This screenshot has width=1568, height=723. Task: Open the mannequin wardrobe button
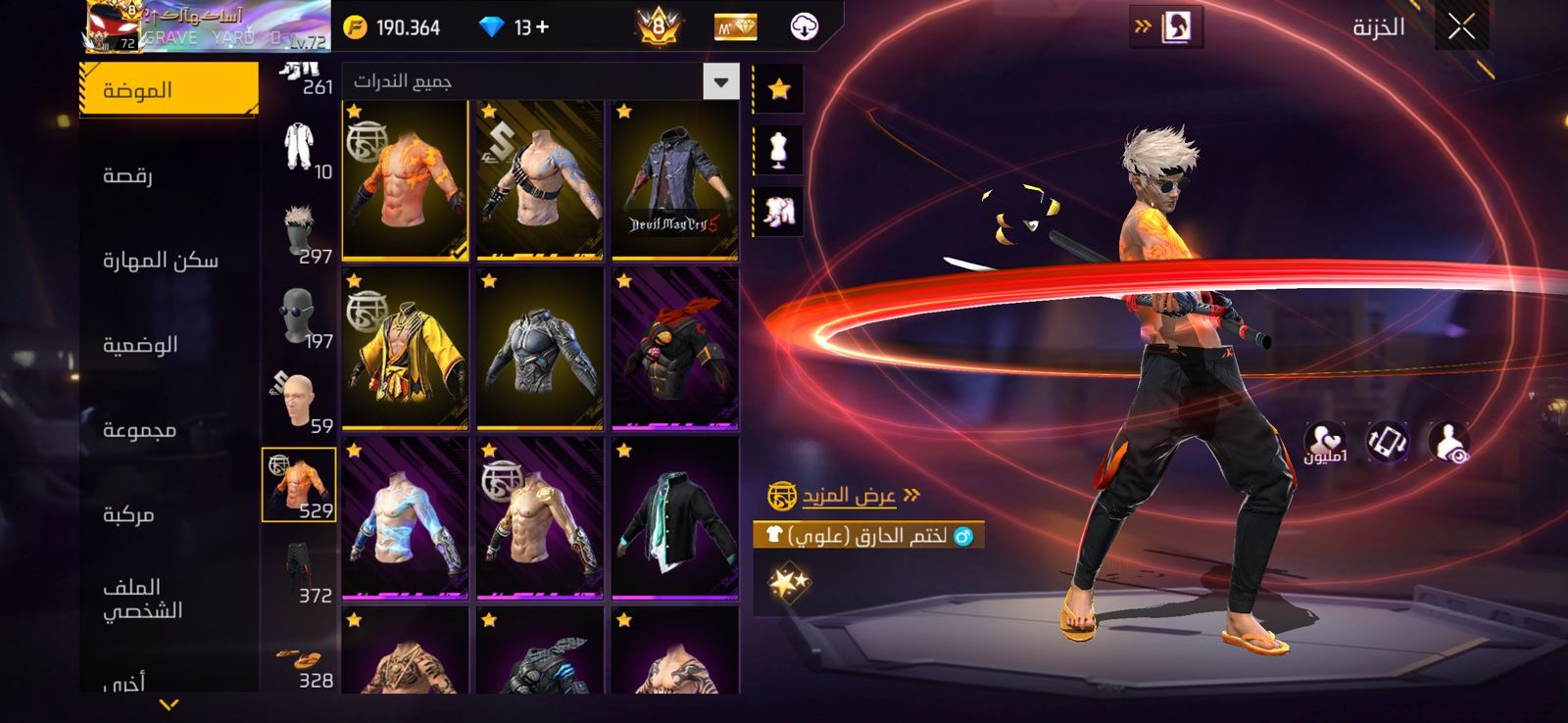click(779, 150)
